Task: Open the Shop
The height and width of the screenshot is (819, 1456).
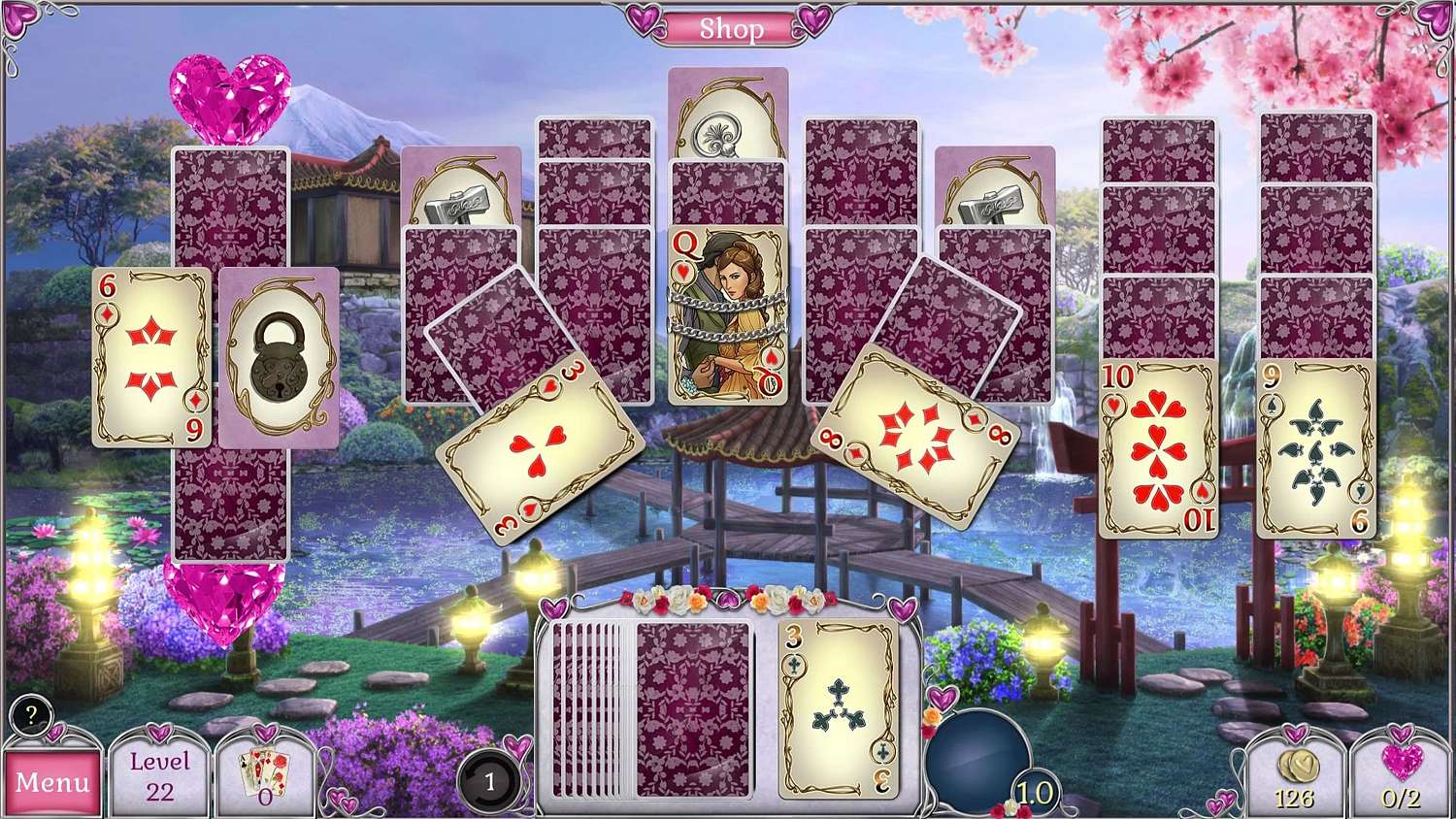Action: 731,28
